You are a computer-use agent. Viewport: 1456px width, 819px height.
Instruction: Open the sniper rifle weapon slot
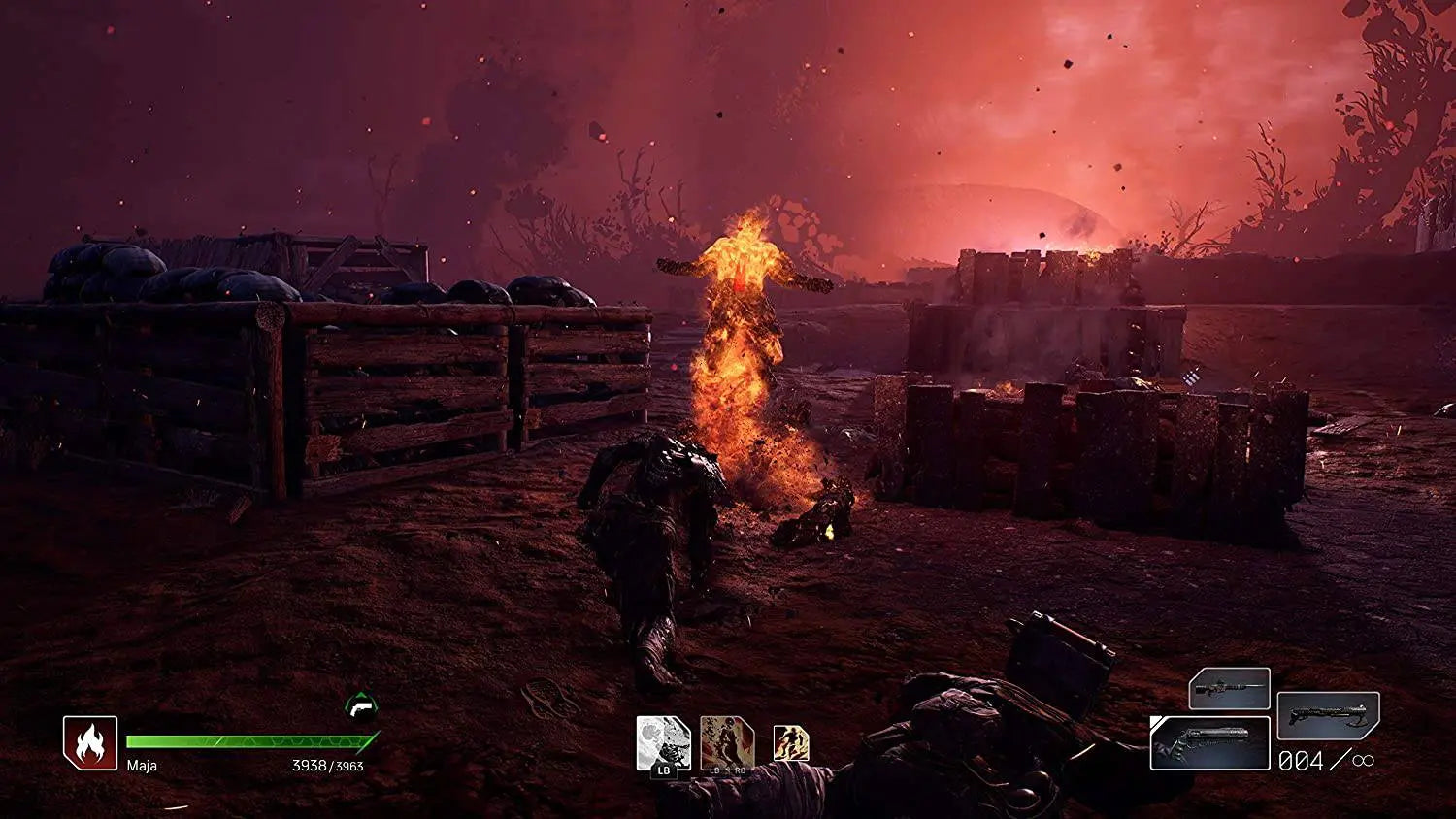pyautogui.click(x=1230, y=688)
